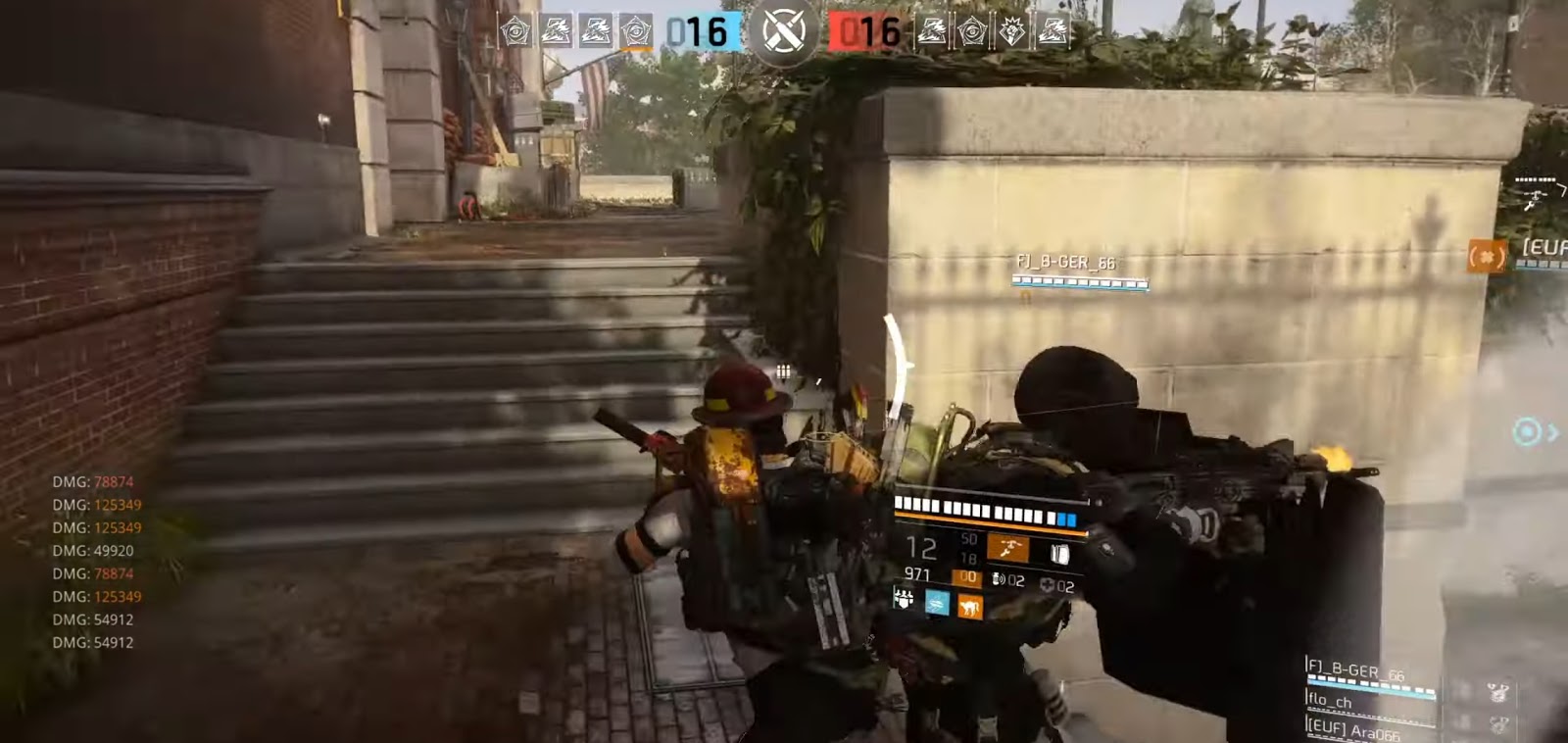Screen dimensions: 1568x743
Task: Select the blue team score tab showing 16
Action: [696, 31]
